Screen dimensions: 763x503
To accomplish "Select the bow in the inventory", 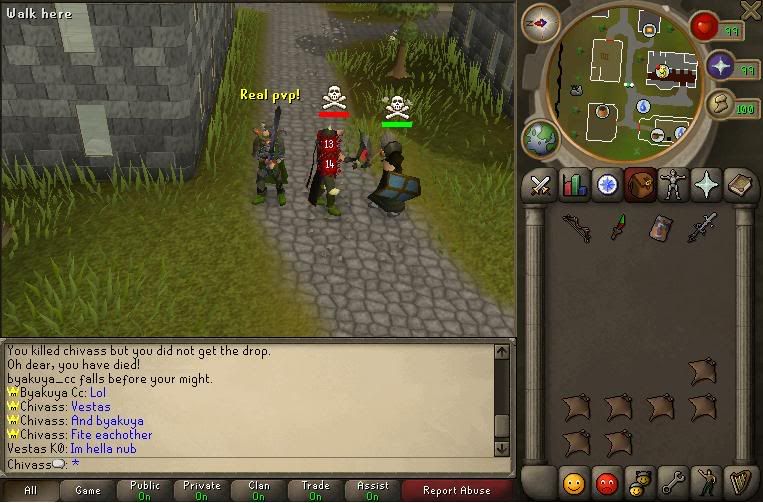I will (x=576, y=227).
